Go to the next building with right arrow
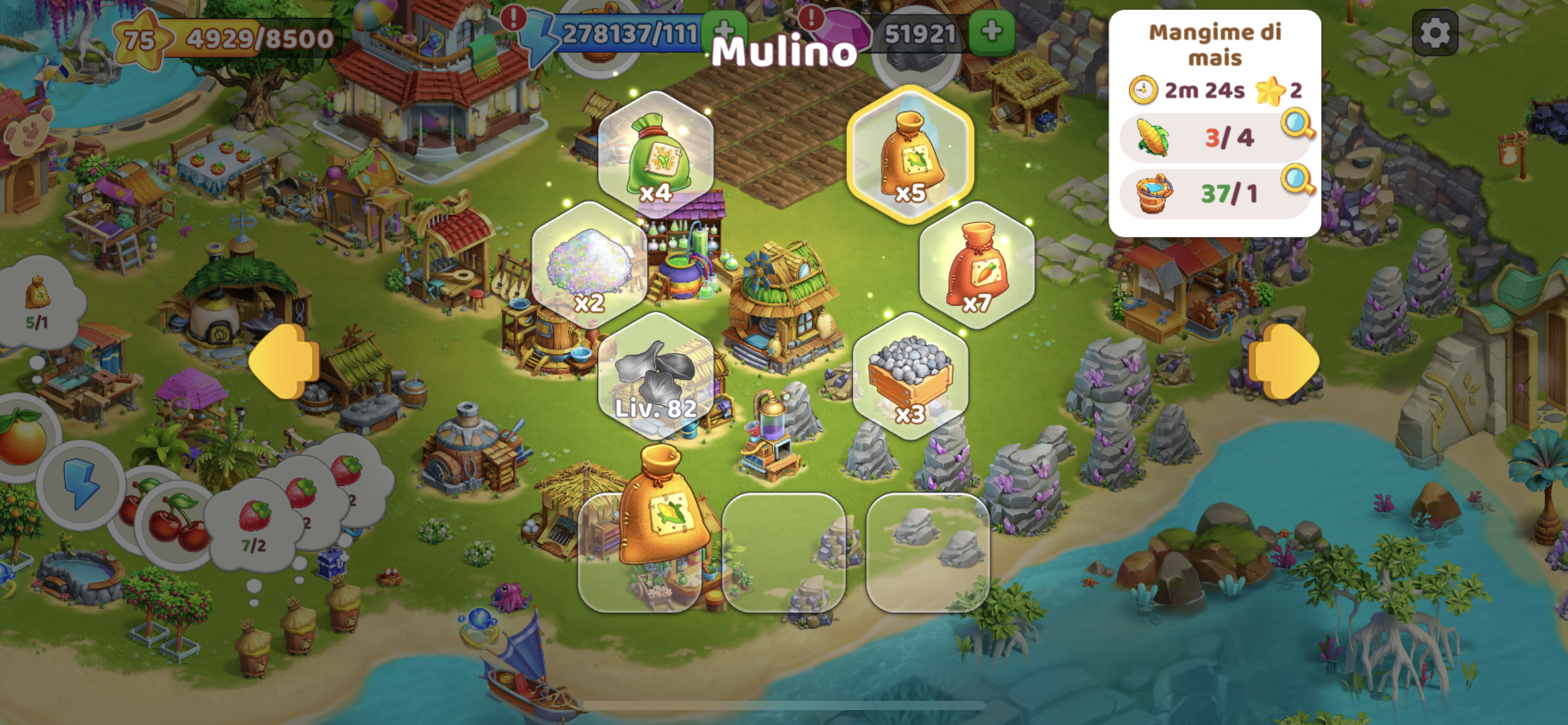The height and width of the screenshot is (725, 1568). pyautogui.click(x=1283, y=361)
